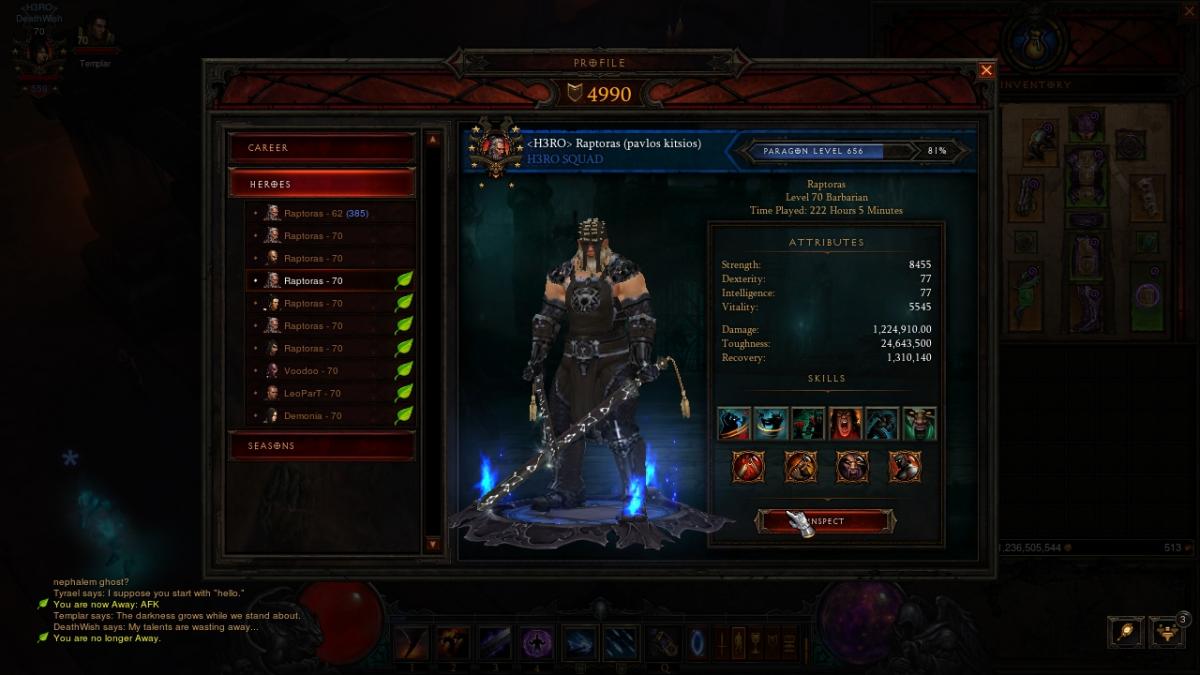Click the Templar follower portrait
The height and width of the screenshot is (675, 1200).
96,36
